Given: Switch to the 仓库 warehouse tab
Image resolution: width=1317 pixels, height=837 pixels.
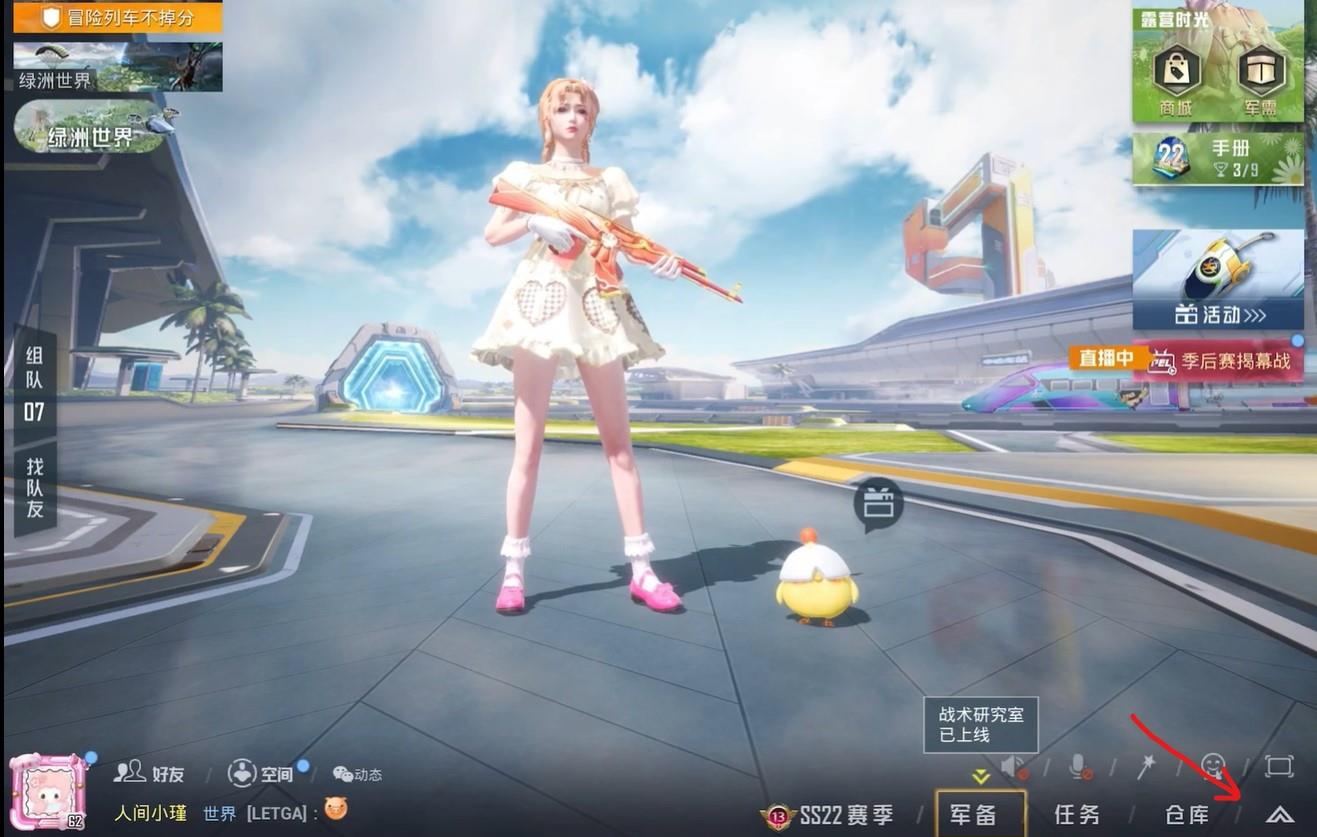Looking at the screenshot, I should [1186, 816].
